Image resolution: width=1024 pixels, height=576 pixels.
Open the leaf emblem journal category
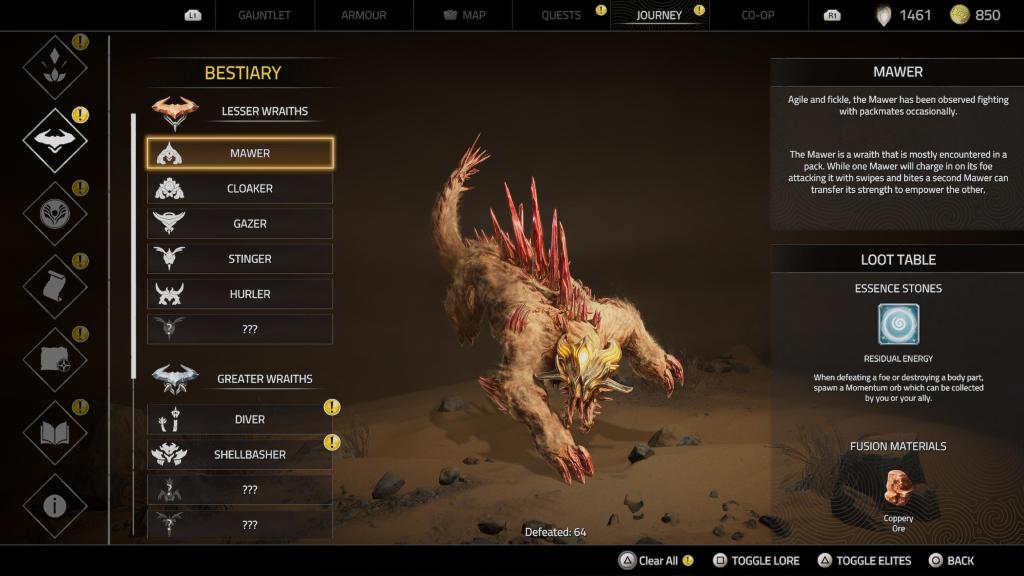pyautogui.click(x=54, y=67)
